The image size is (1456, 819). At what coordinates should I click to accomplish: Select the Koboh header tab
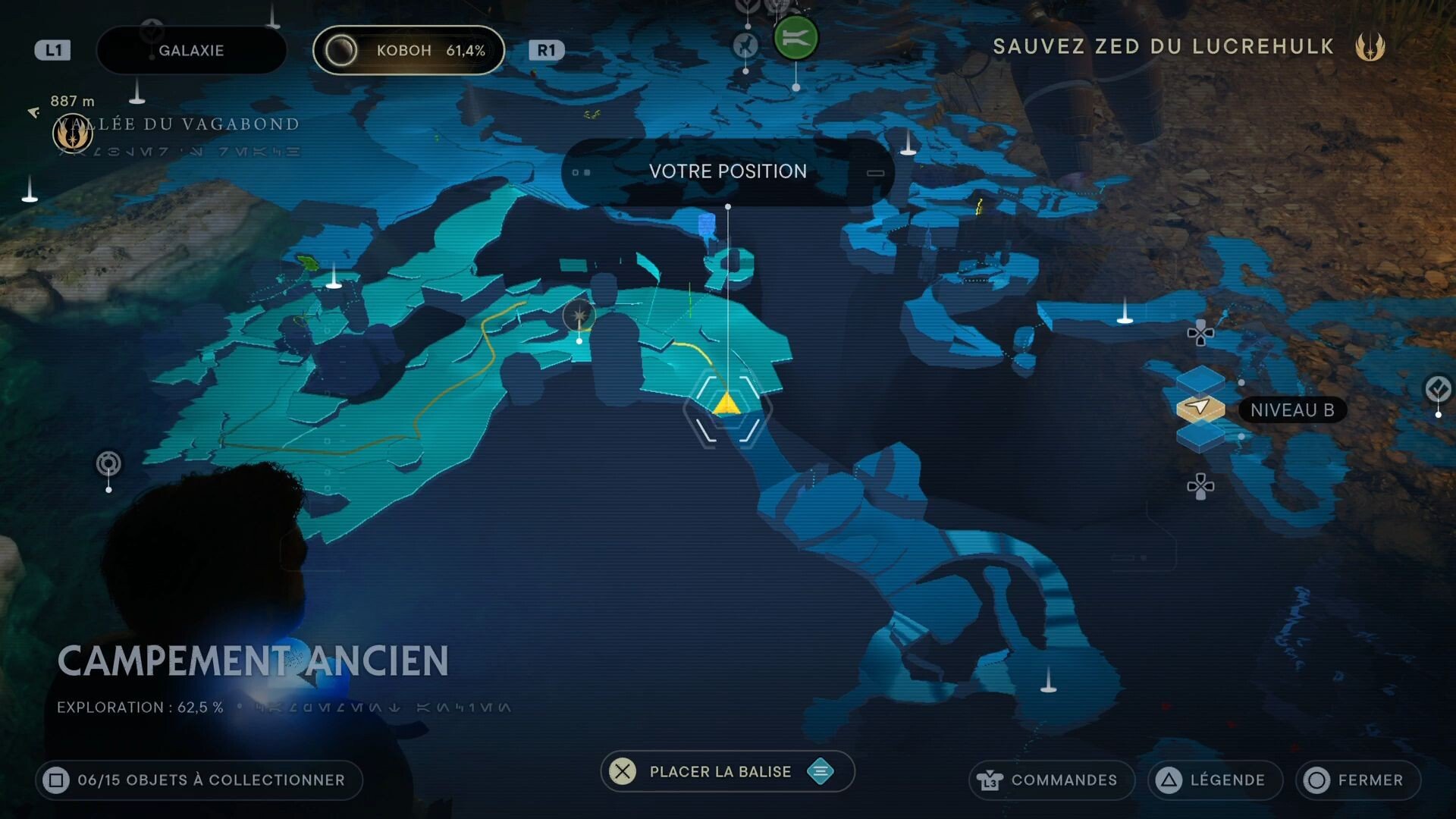pos(409,50)
